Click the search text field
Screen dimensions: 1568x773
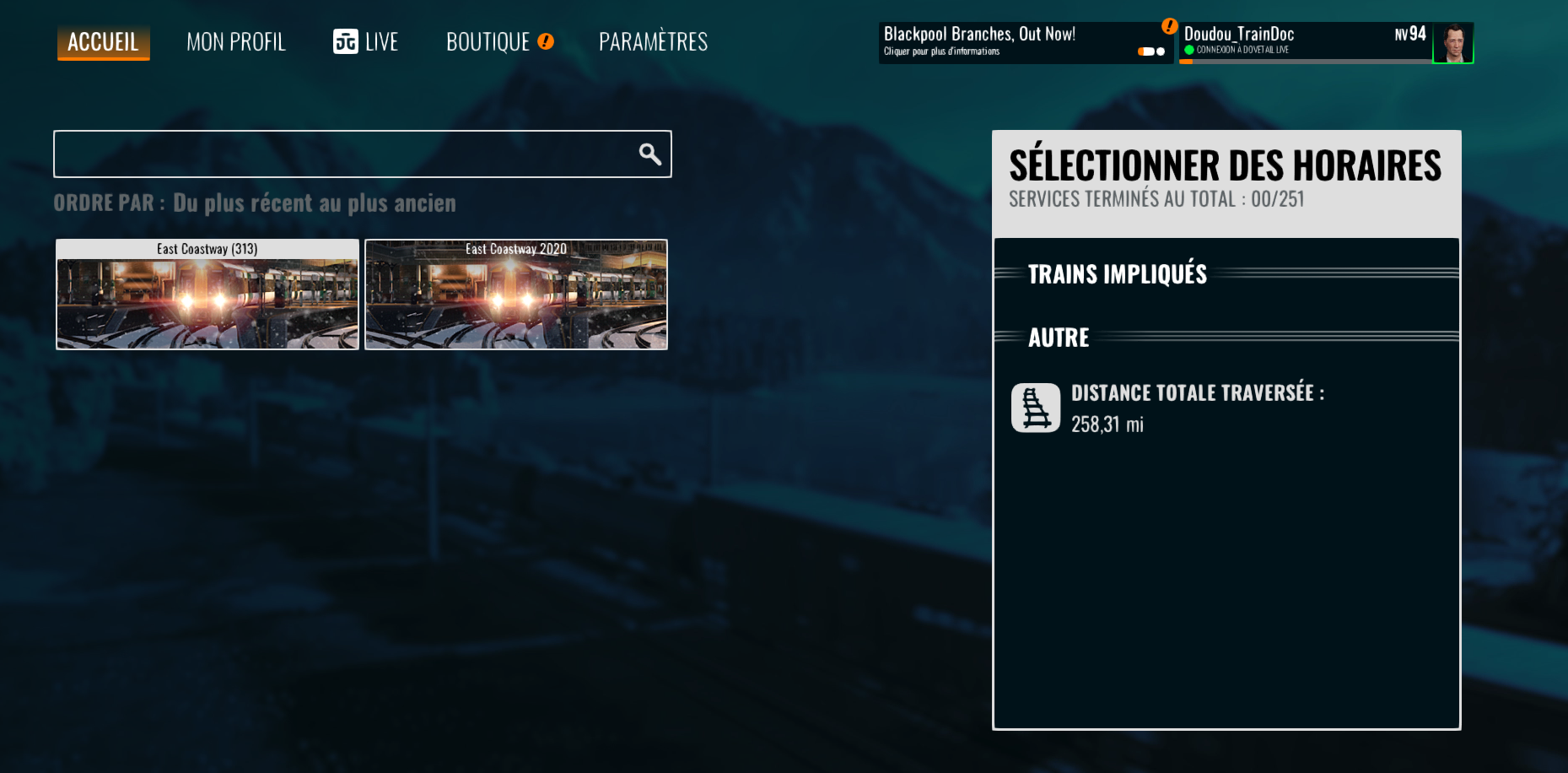coord(342,154)
